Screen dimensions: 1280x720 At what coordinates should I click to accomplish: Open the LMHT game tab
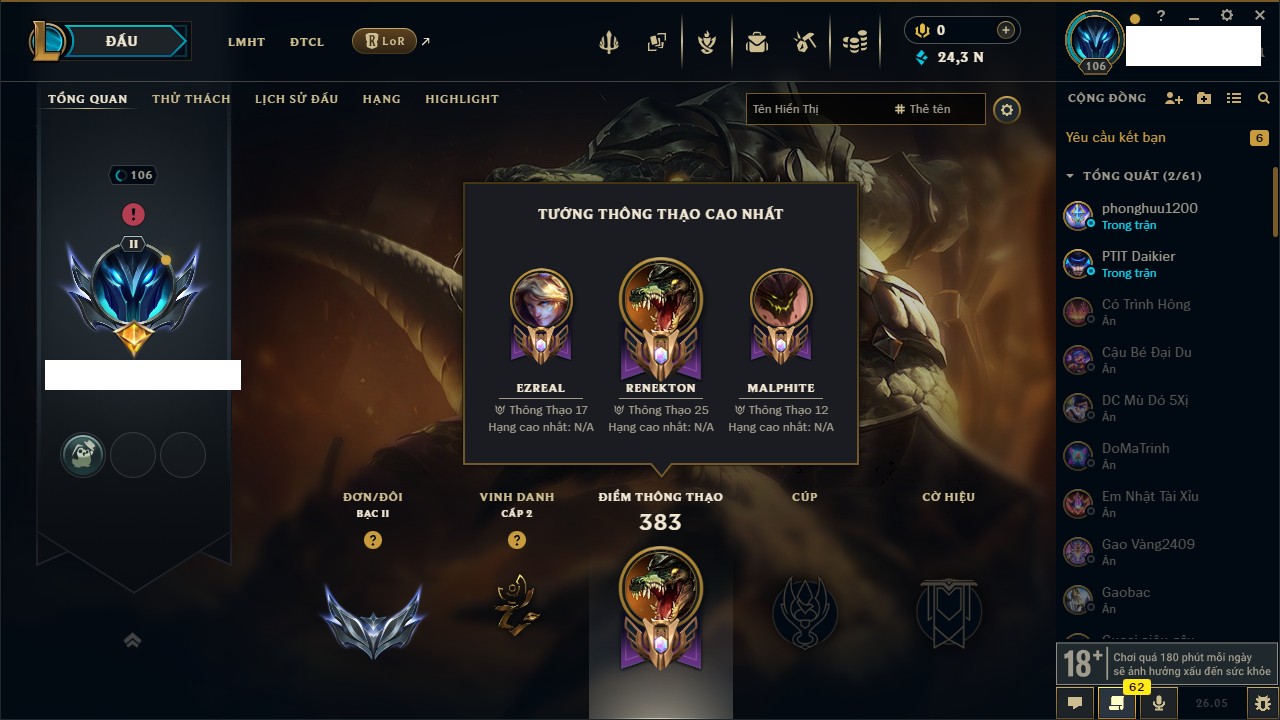point(246,42)
